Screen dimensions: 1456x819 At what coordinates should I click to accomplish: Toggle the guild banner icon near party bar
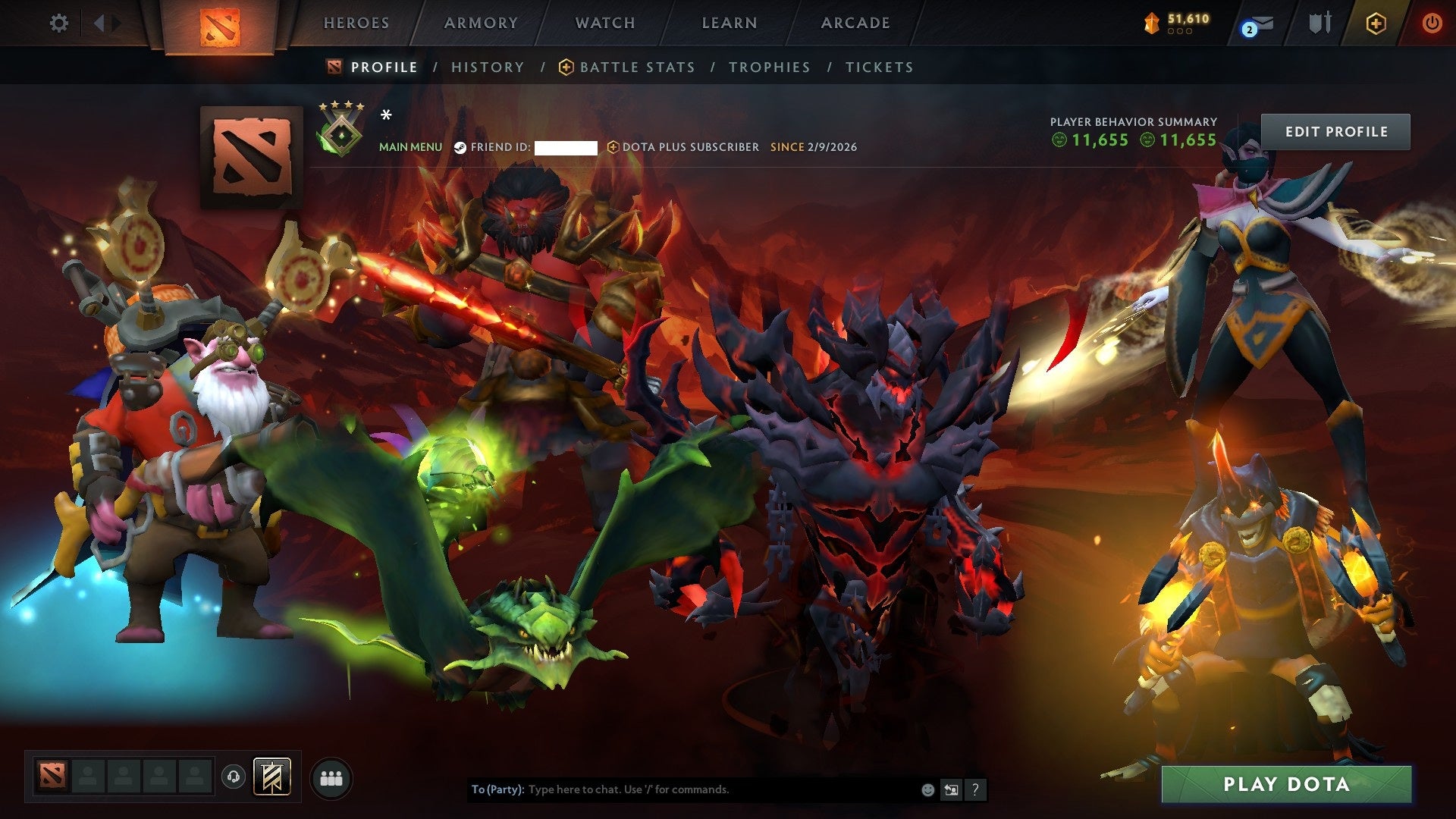coord(272,777)
